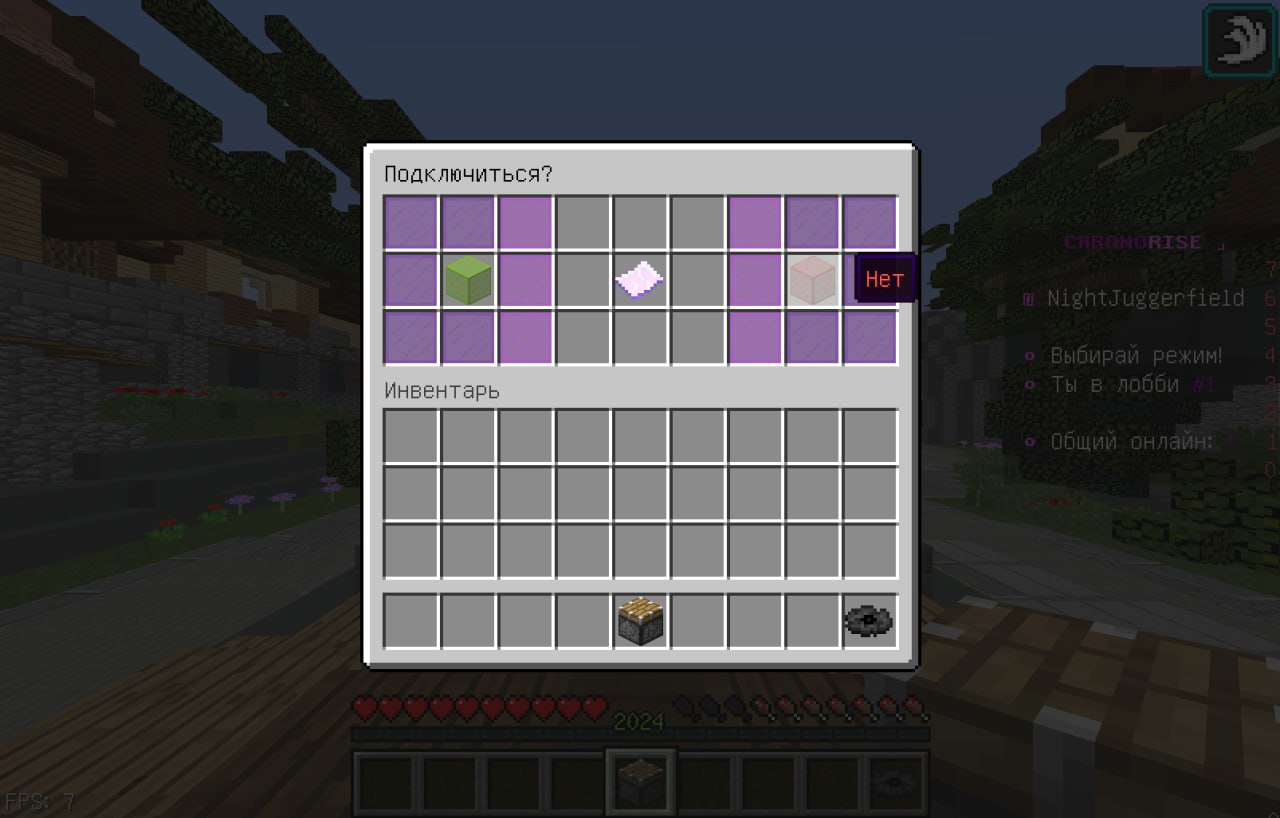Confirm connection with the green block
This screenshot has height=818, width=1280.
pyautogui.click(x=468, y=280)
